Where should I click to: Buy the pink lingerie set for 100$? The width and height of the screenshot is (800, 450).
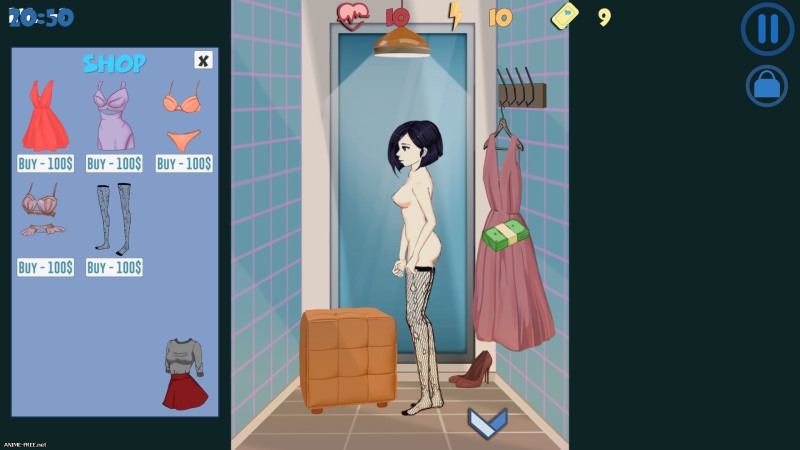[45, 267]
